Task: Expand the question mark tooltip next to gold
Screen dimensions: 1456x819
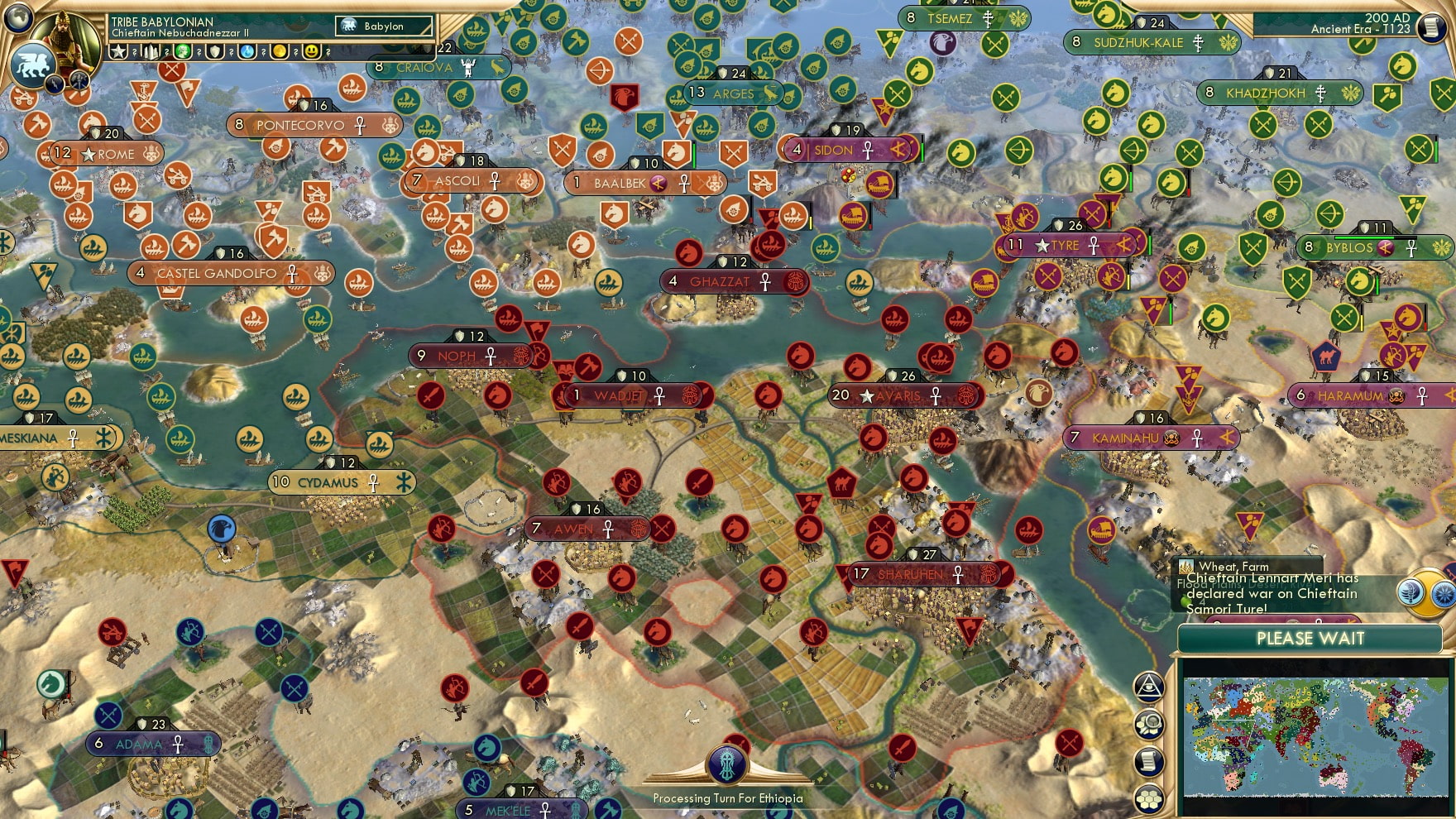Action: (296, 53)
